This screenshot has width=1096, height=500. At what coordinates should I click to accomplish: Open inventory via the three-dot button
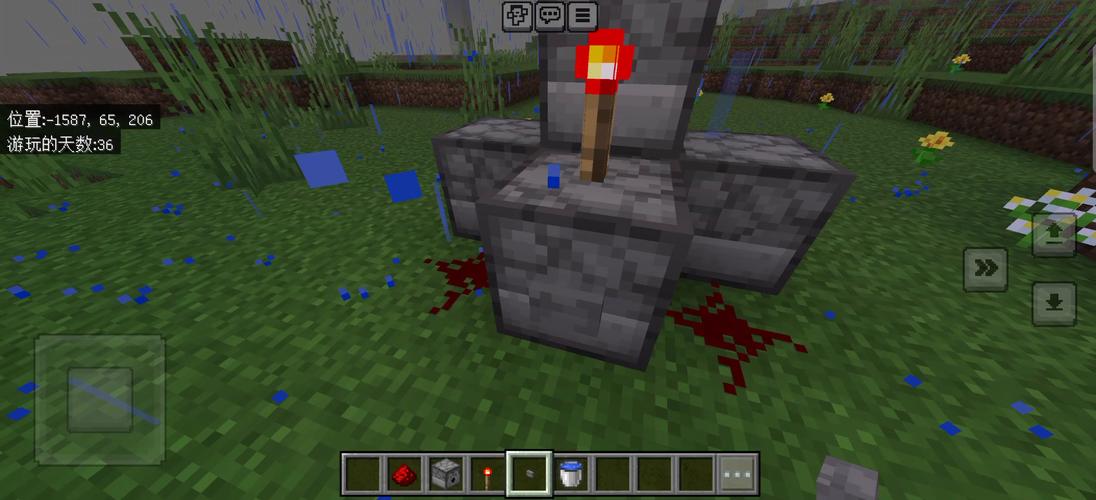(738, 473)
